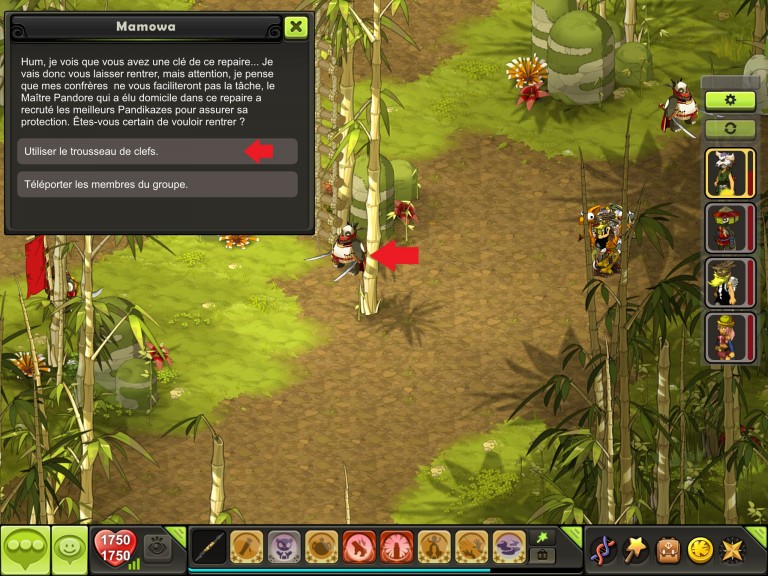Cast the purple cat-face spell
The width and height of the screenshot is (768, 576).
point(284,547)
